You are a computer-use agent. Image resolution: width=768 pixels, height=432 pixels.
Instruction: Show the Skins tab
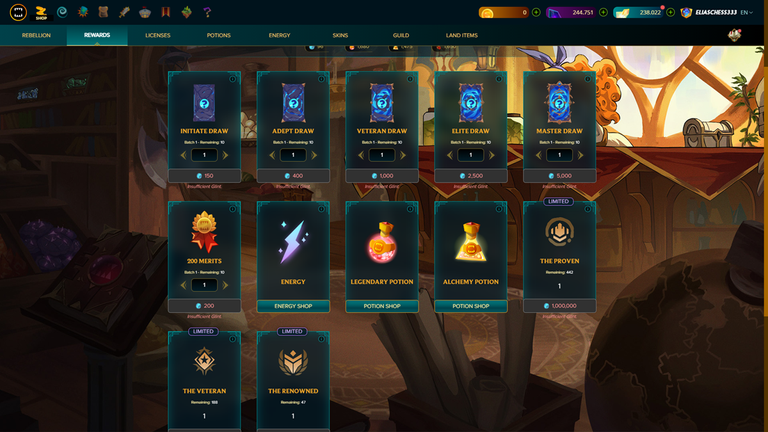coord(340,35)
